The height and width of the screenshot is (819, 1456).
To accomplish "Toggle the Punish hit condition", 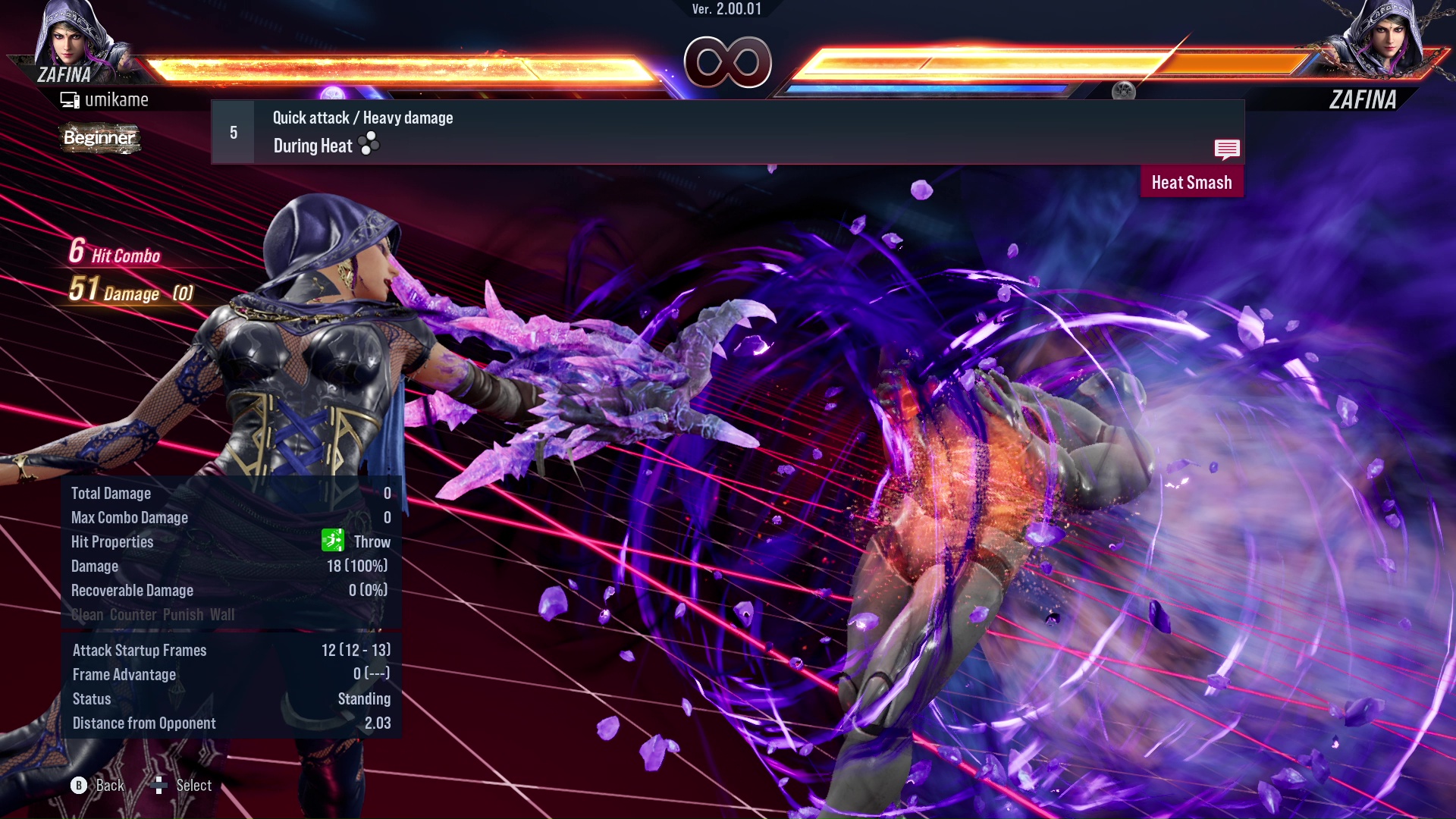I will (183, 615).
